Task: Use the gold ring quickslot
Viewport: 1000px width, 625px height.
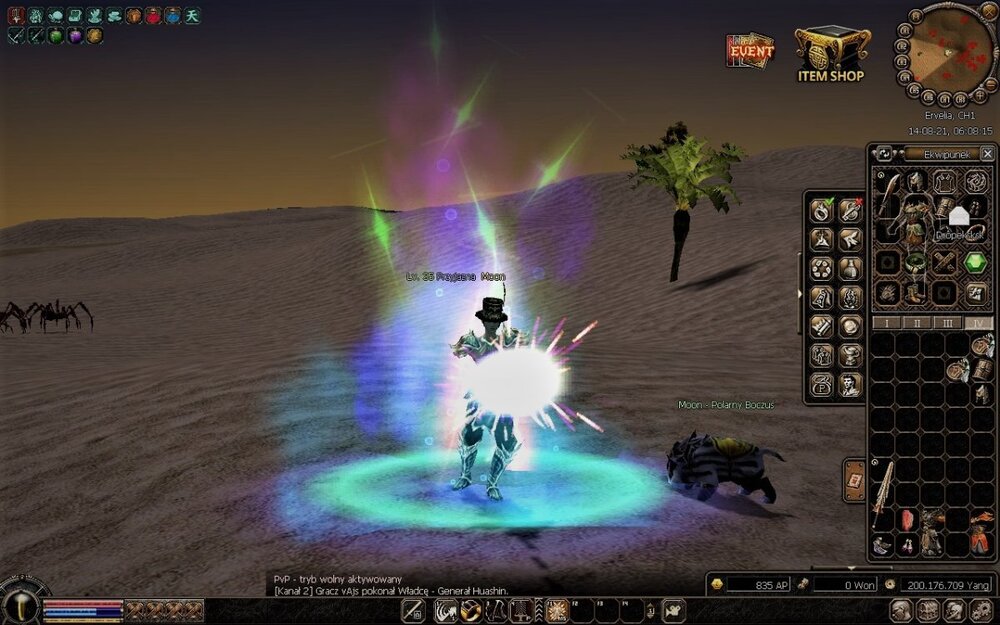Action: click(470, 610)
